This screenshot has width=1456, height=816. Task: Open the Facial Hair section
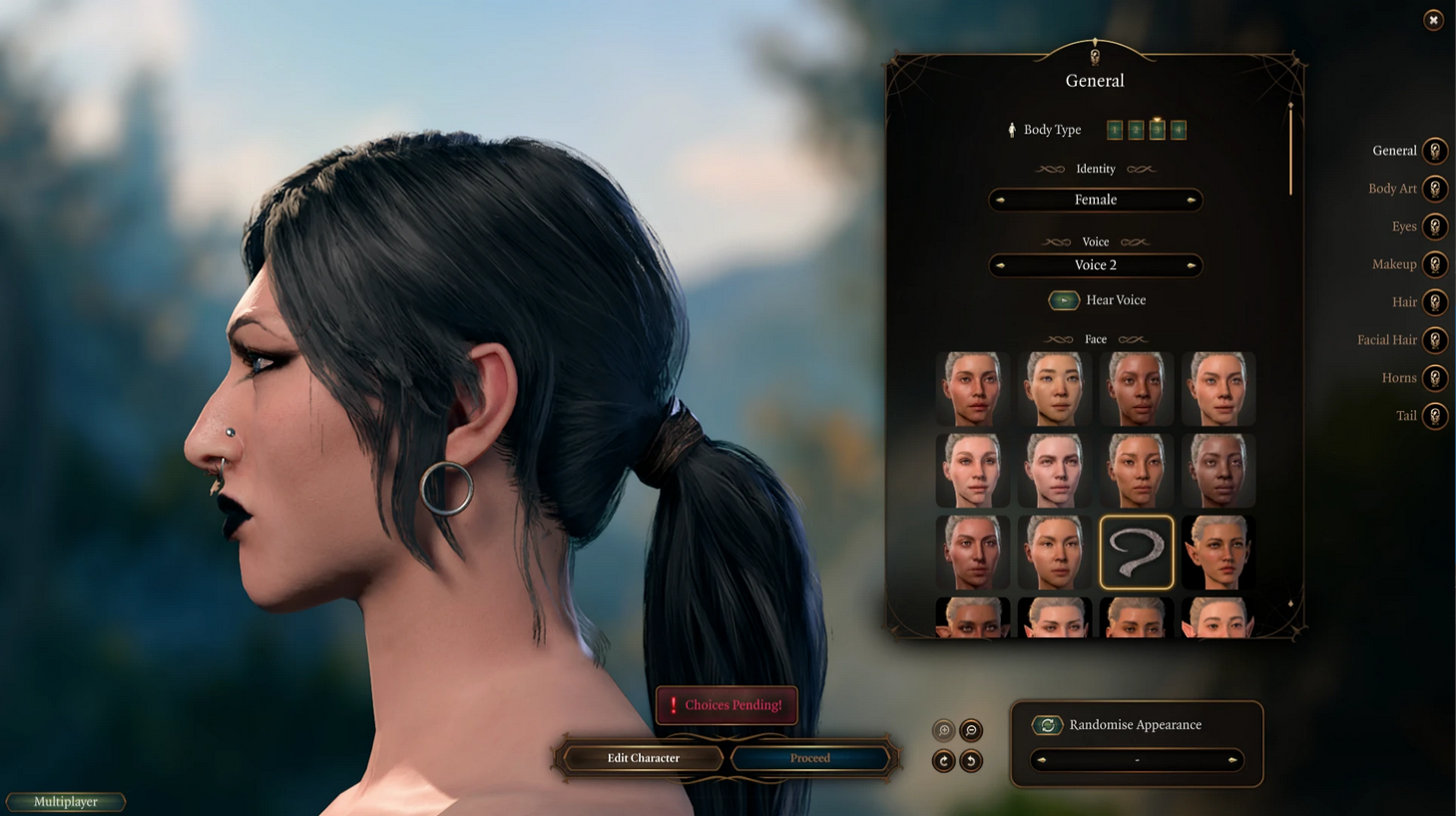(1435, 339)
